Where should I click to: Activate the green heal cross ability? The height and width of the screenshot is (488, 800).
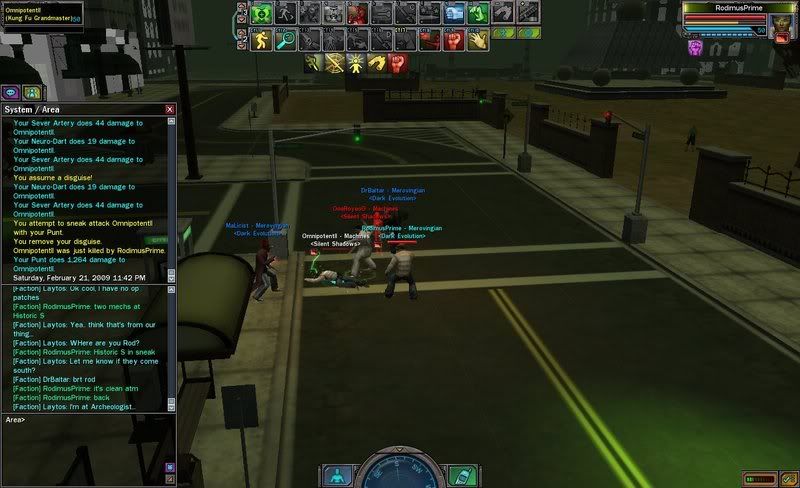[x=262, y=14]
